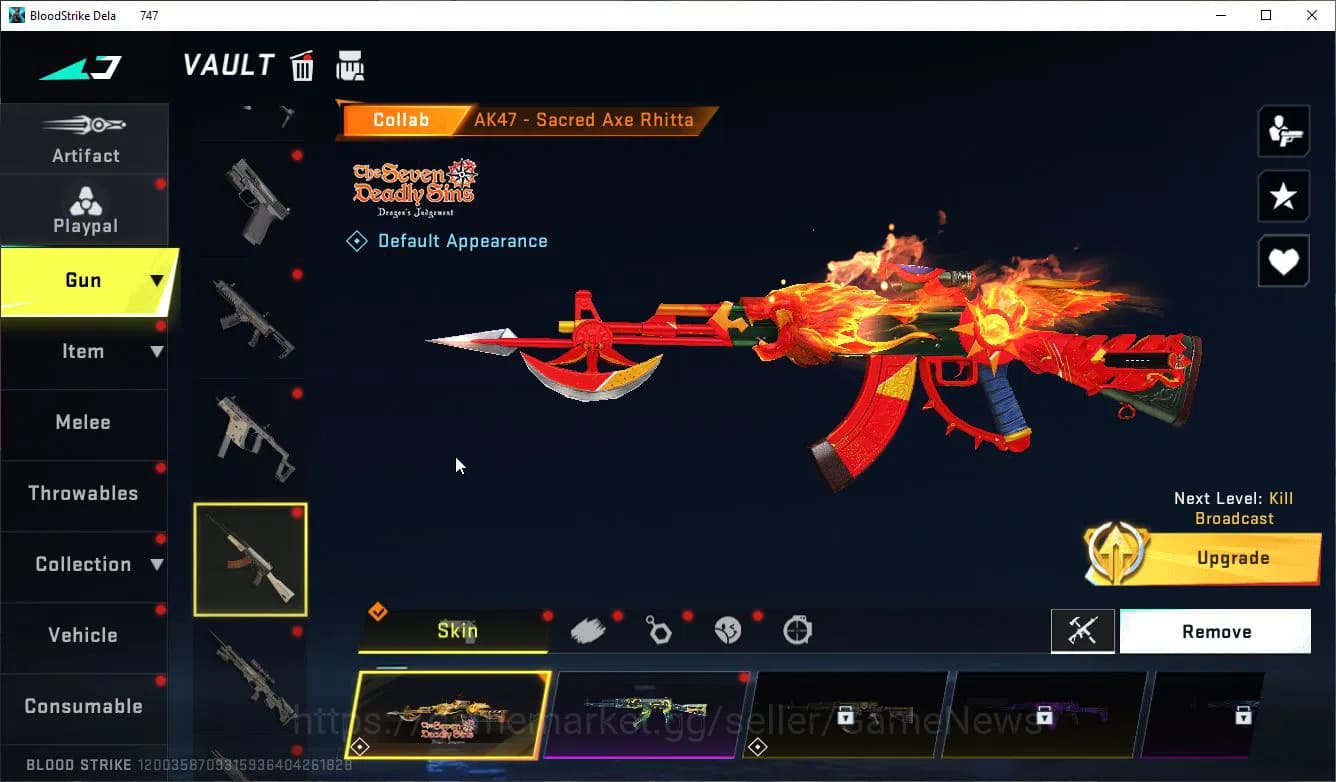Open the Melee category
This screenshot has width=1336, height=782.
(84, 422)
